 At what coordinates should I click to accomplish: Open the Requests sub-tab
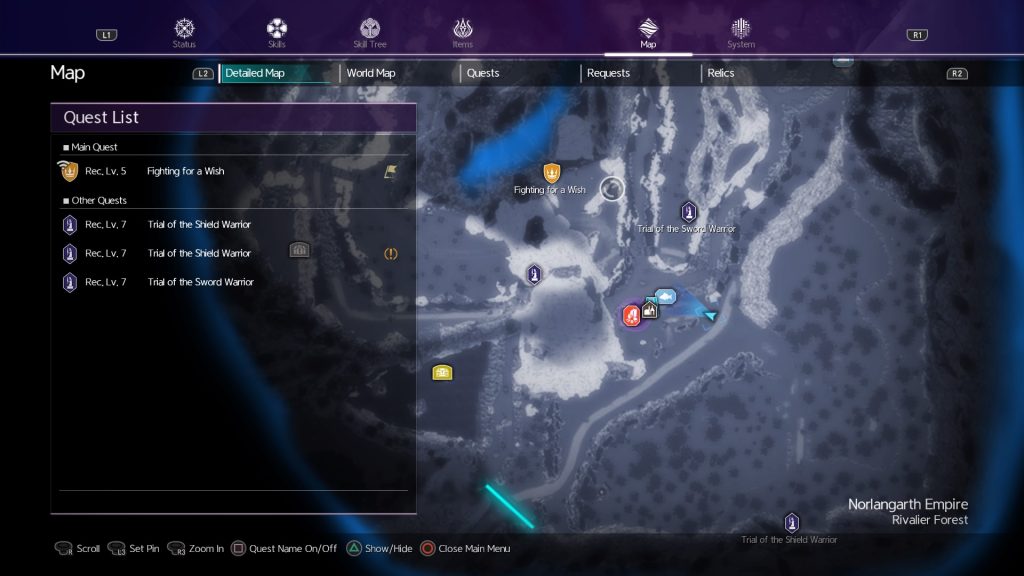(x=608, y=73)
